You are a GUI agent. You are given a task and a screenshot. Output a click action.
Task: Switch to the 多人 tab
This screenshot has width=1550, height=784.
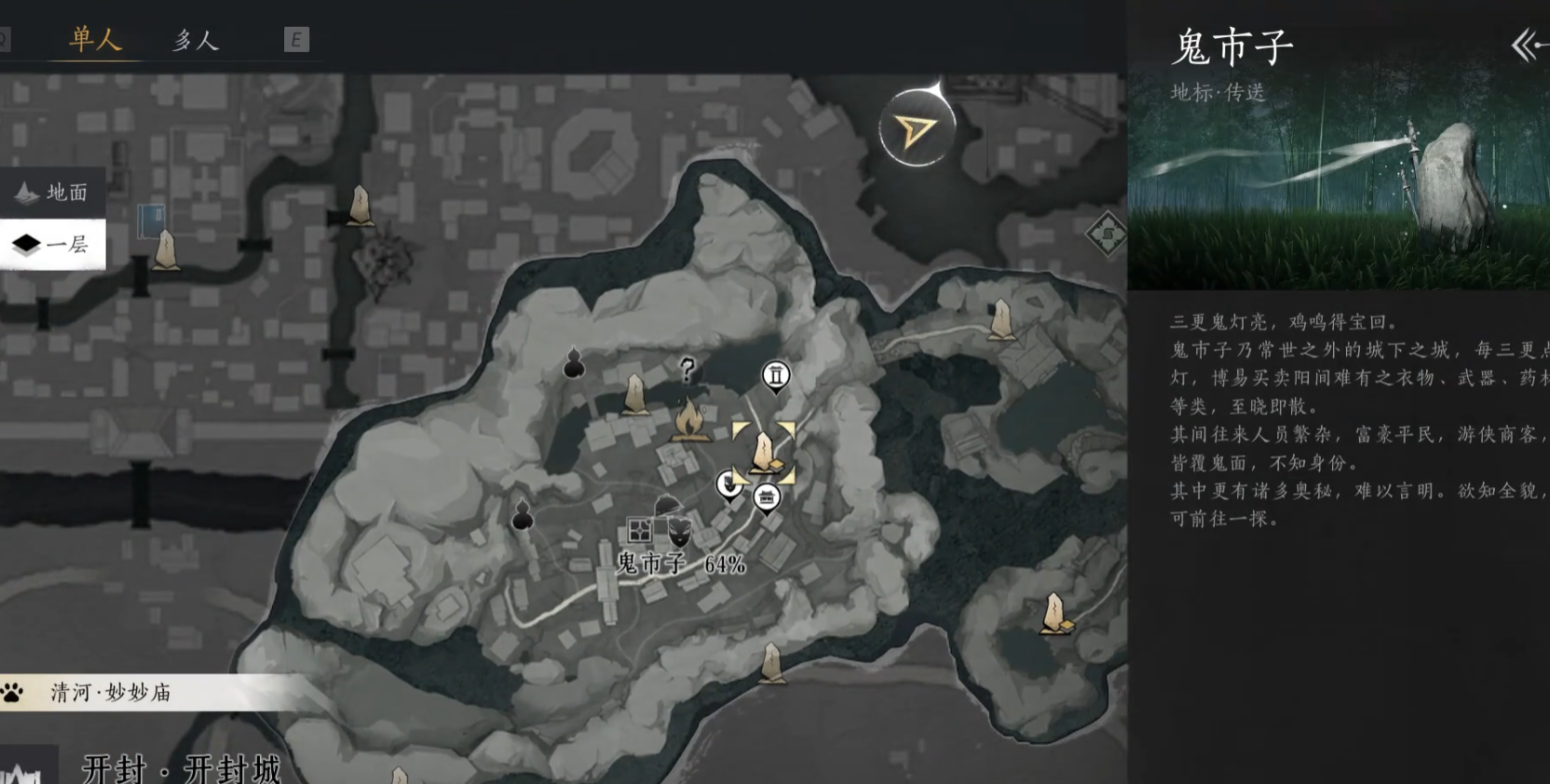196,40
